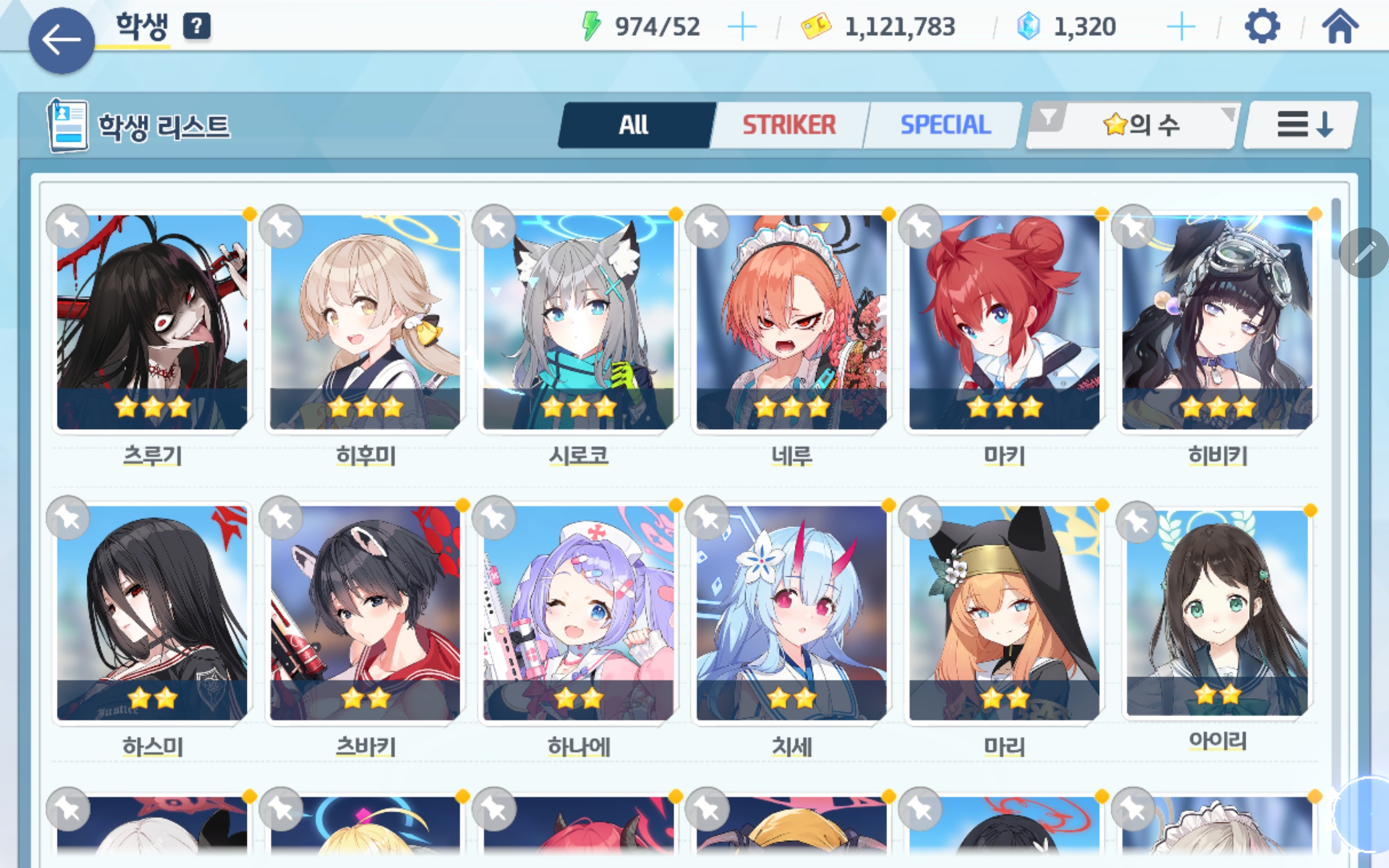Open the help question mark icon
This screenshot has height=868, width=1389.
point(197,27)
